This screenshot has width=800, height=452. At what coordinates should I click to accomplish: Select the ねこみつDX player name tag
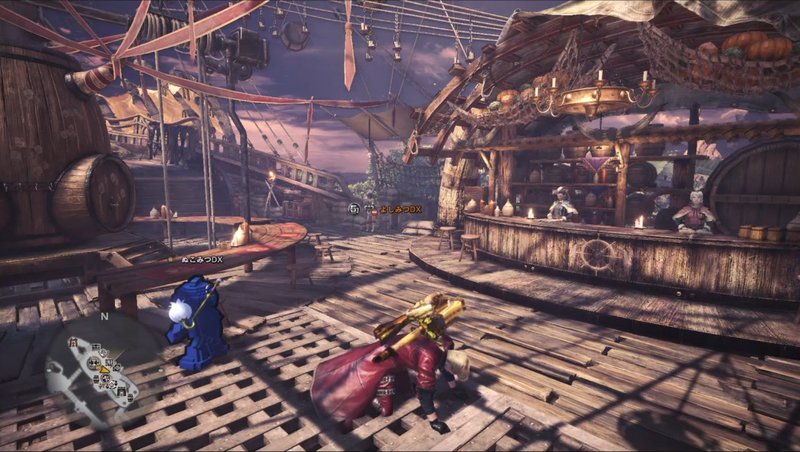(x=203, y=260)
